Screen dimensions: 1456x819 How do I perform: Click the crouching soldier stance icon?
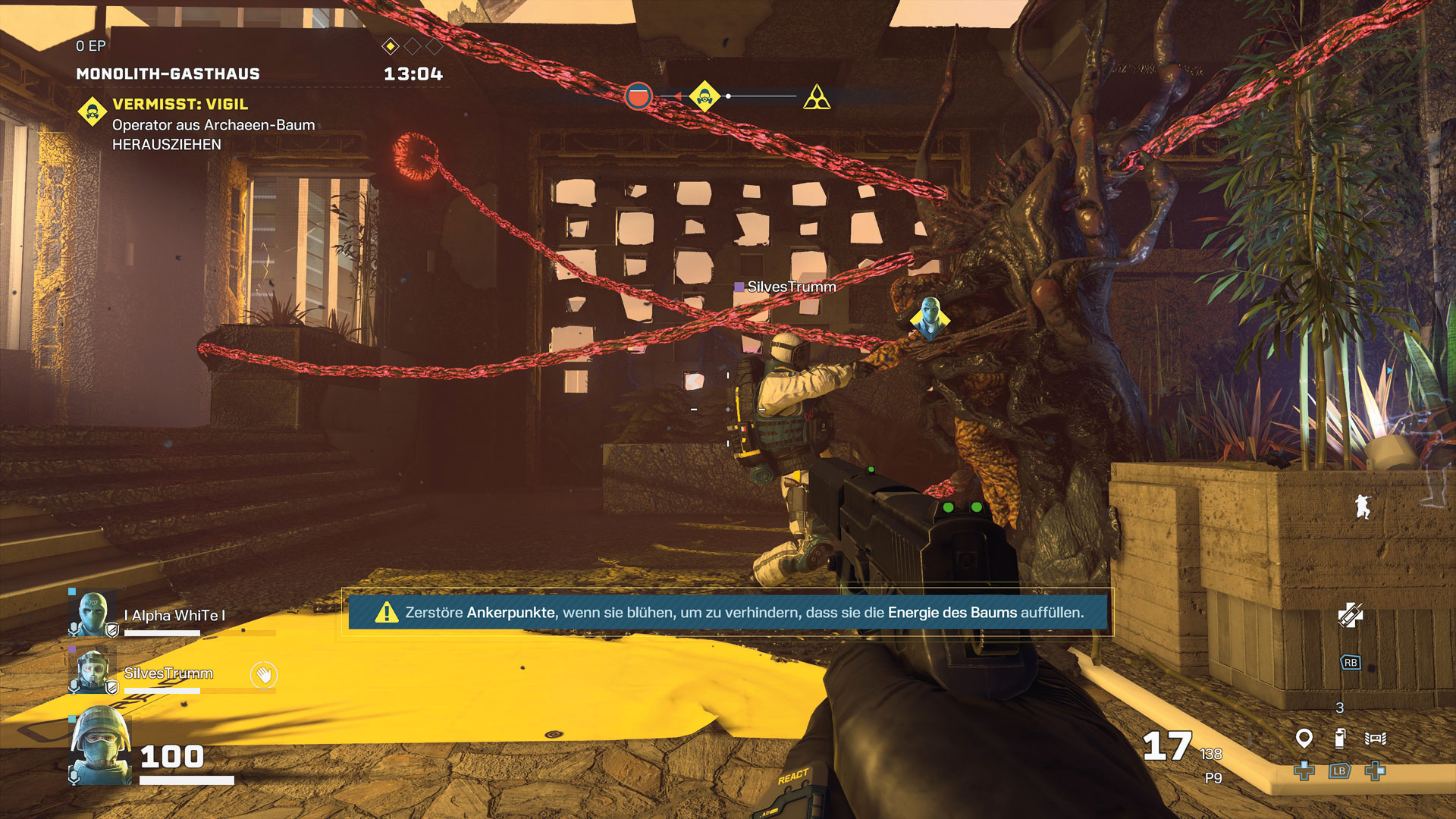(x=1363, y=507)
